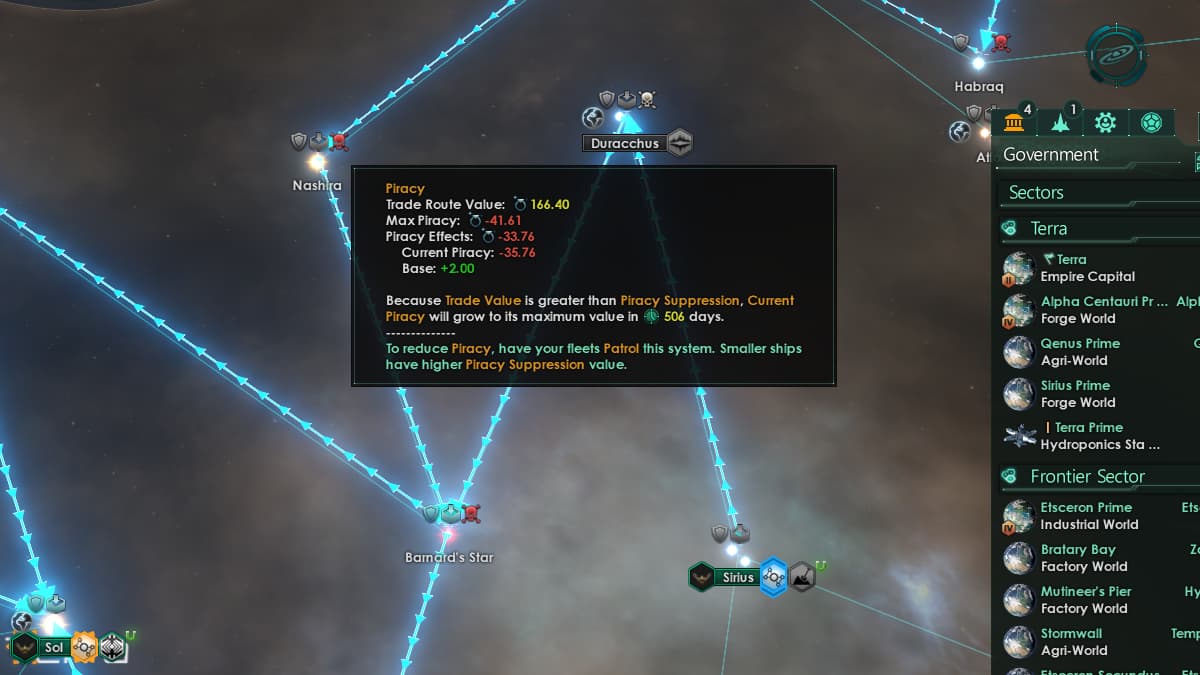
Task: Click the Duracchus system name label
Action: (624, 143)
